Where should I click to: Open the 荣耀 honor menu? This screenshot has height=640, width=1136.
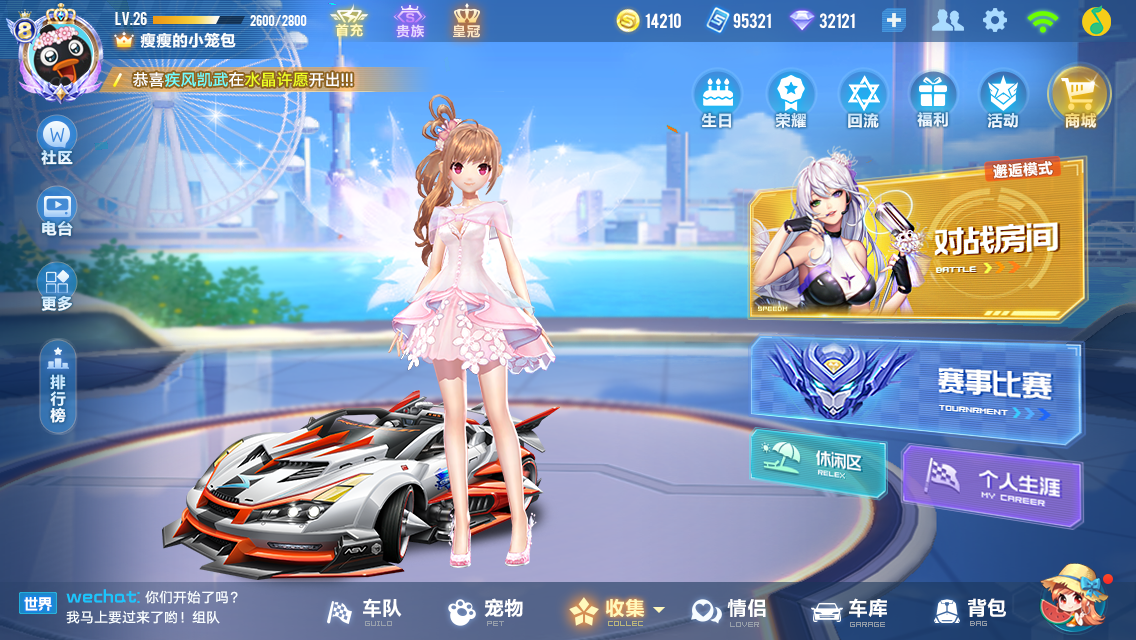tap(790, 100)
